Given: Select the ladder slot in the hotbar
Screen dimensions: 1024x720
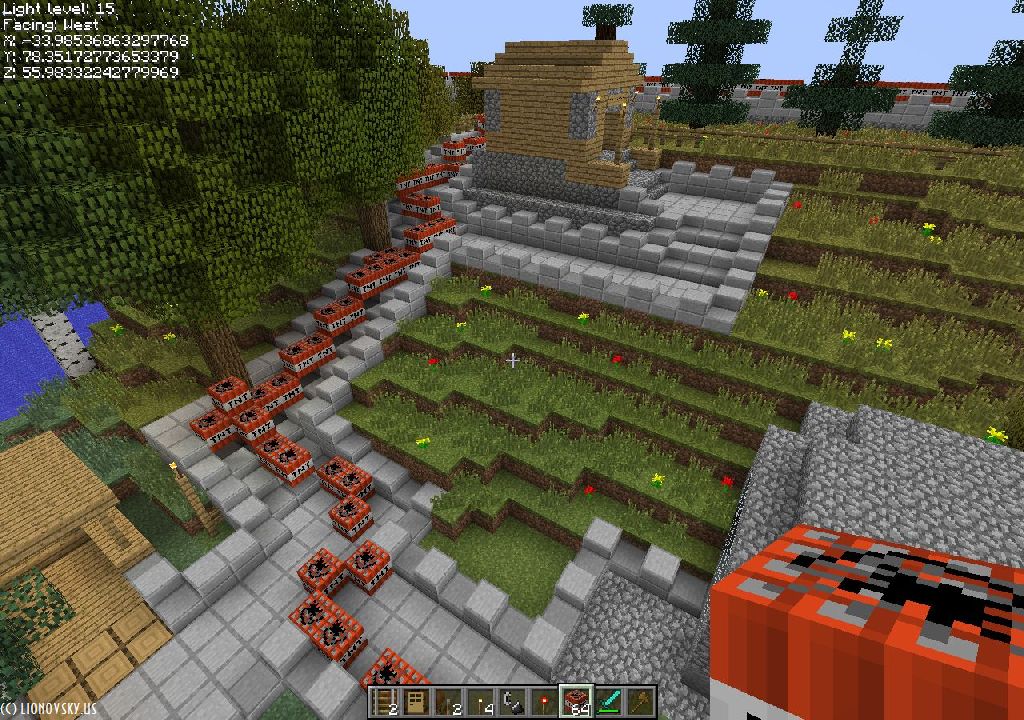Looking at the screenshot, I should pyautogui.click(x=383, y=702).
